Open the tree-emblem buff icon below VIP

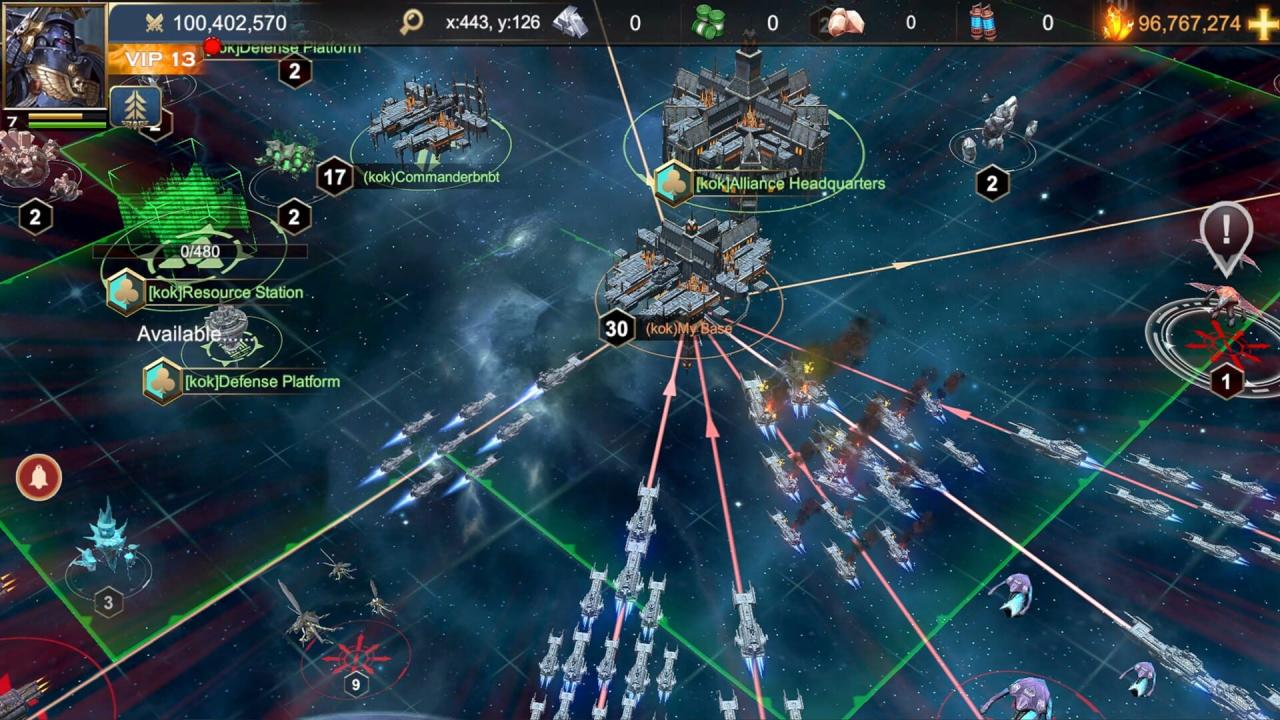[x=135, y=106]
